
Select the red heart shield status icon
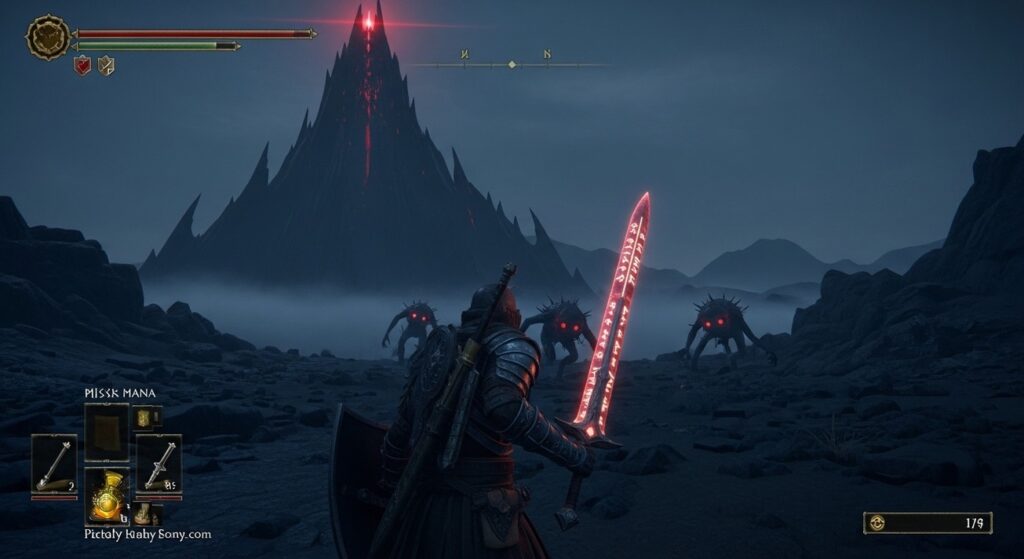click(82, 66)
